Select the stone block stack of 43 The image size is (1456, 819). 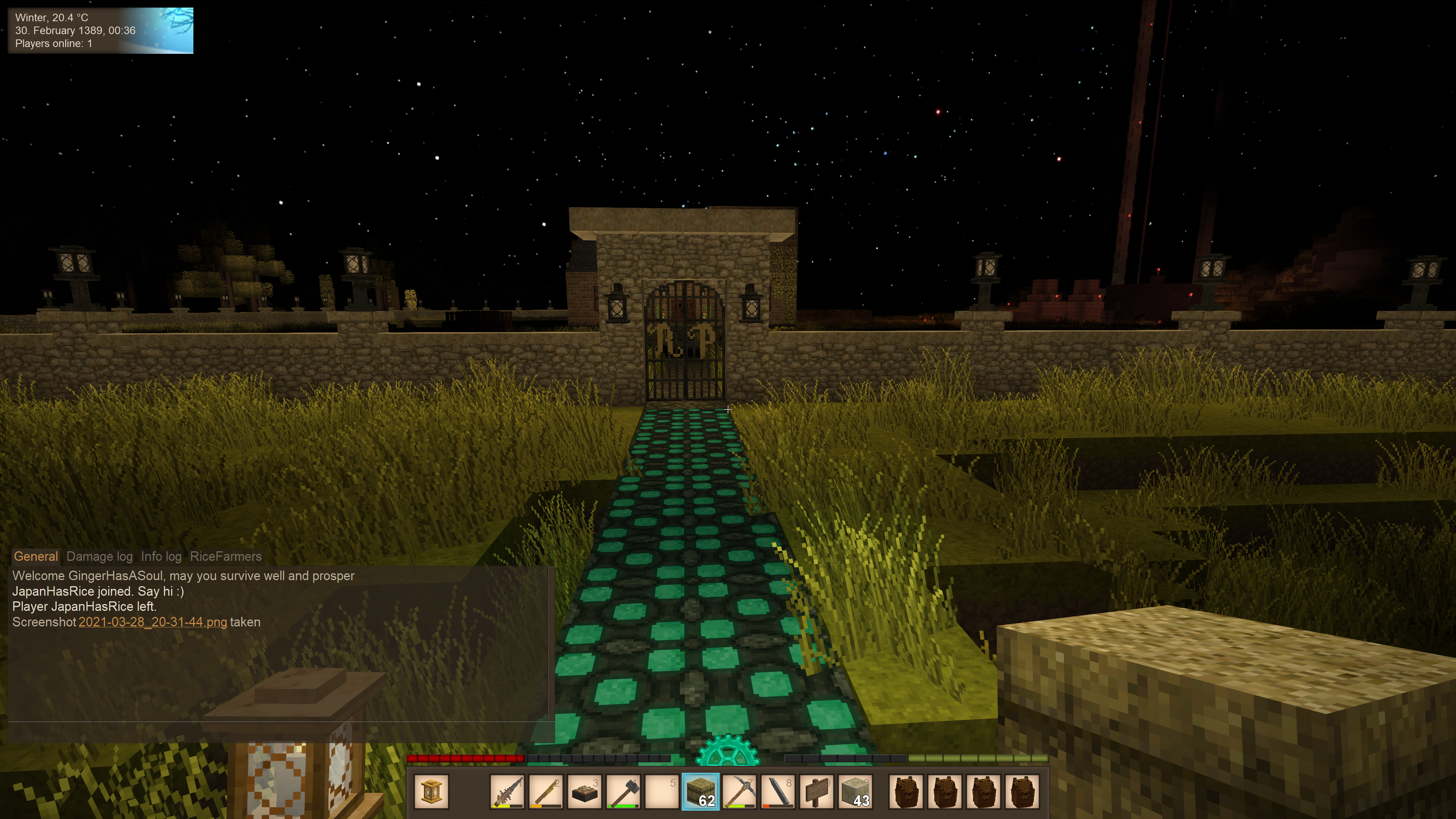coord(855,791)
